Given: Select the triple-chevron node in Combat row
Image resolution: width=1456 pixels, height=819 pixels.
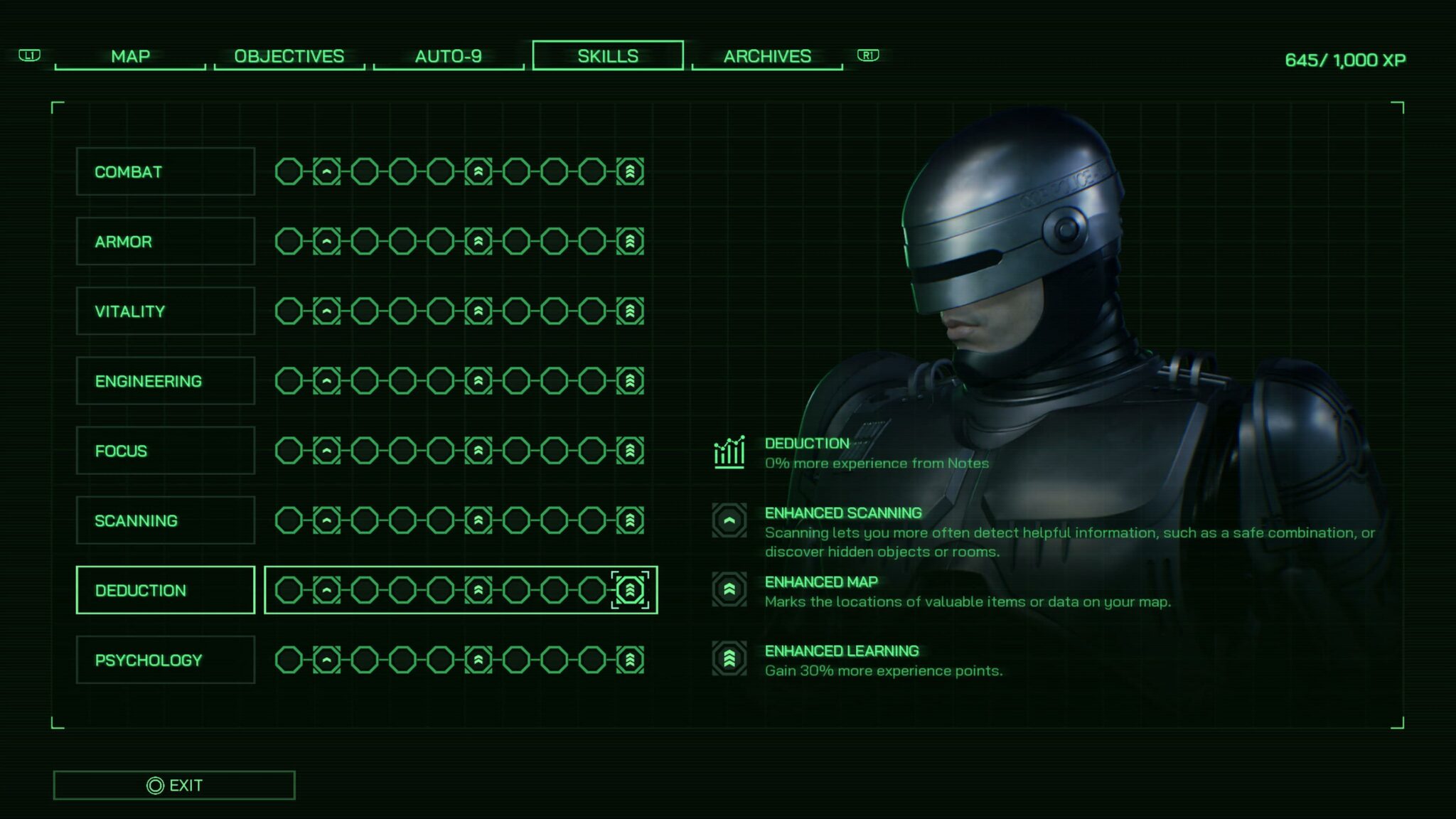Looking at the screenshot, I should click(630, 171).
